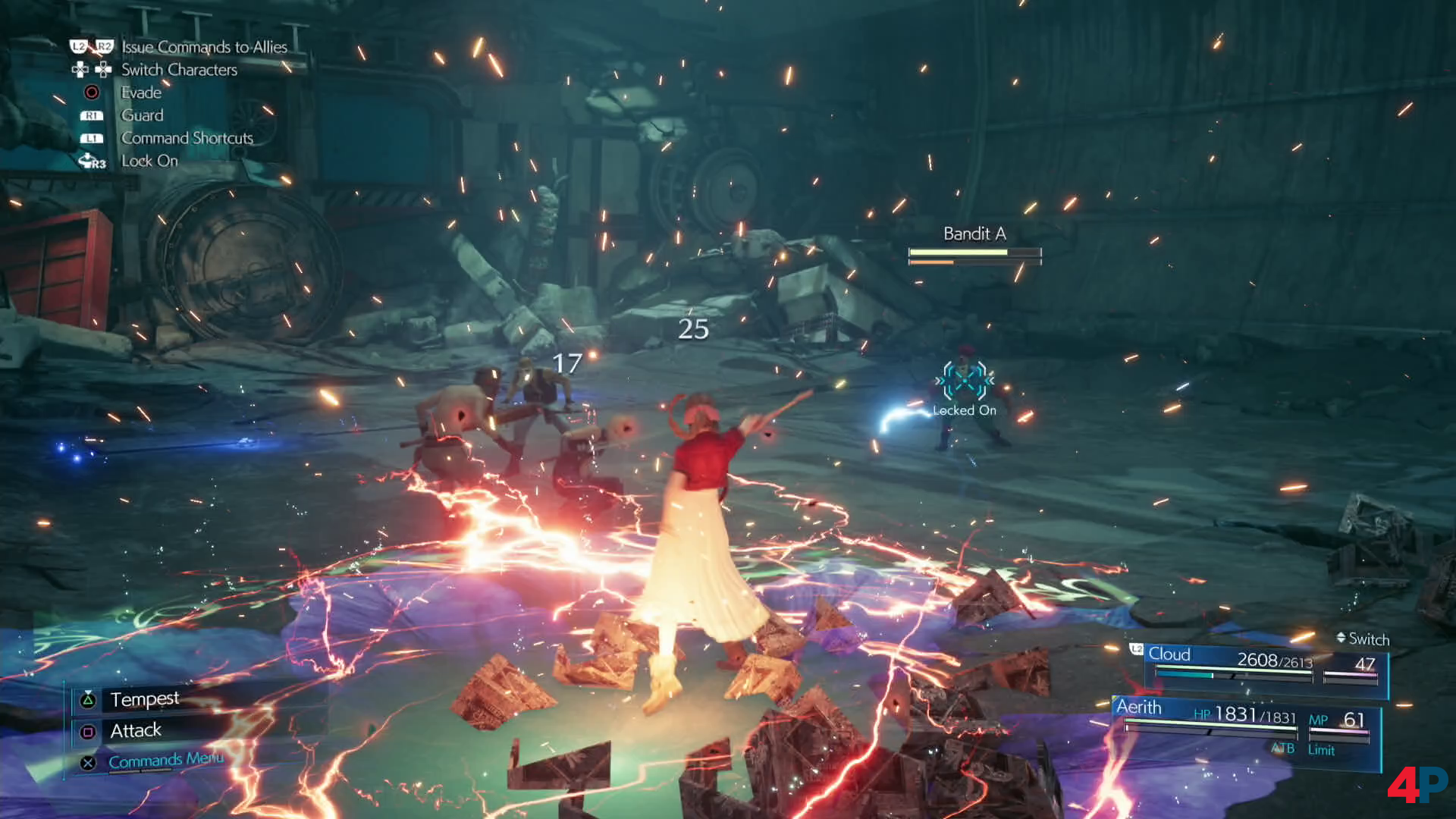Choose the Attack command
Image resolution: width=1456 pixels, height=819 pixels.
[136, 730]
